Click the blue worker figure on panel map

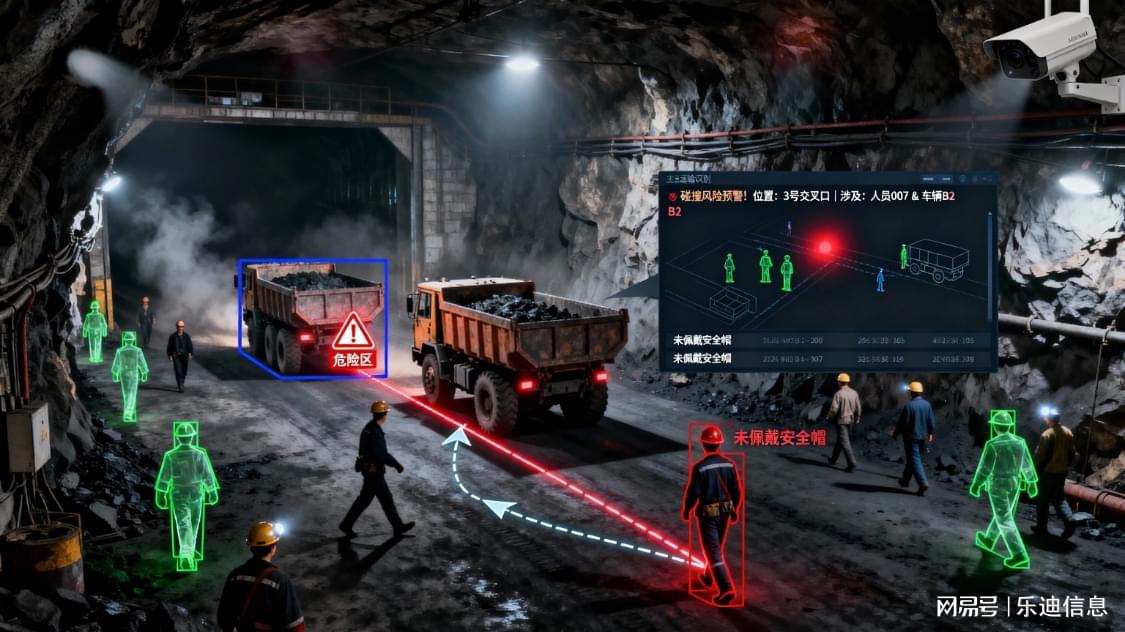[880, 279]
